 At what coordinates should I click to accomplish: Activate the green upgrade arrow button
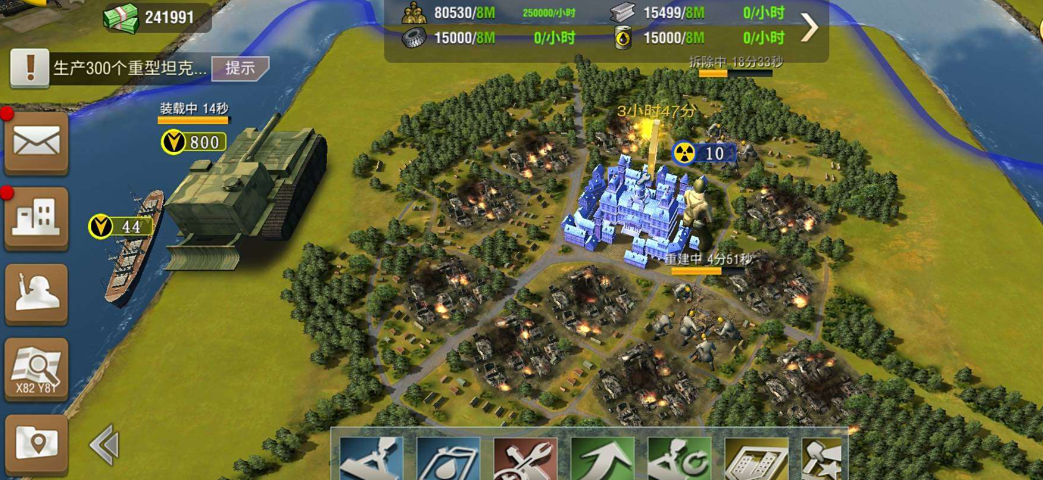click(603, 459)
